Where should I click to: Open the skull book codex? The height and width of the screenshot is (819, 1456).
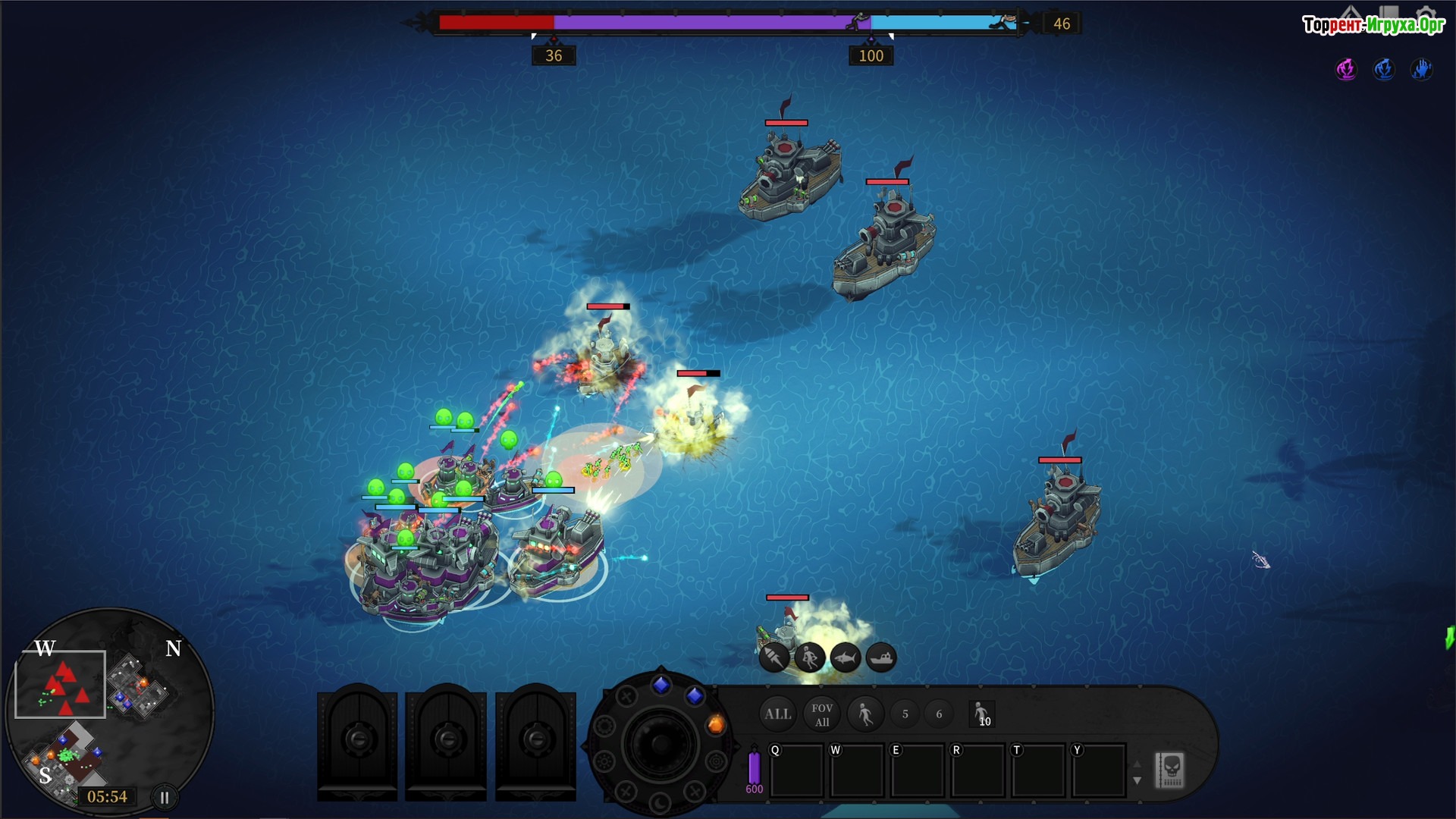[x=1169, y=770]
